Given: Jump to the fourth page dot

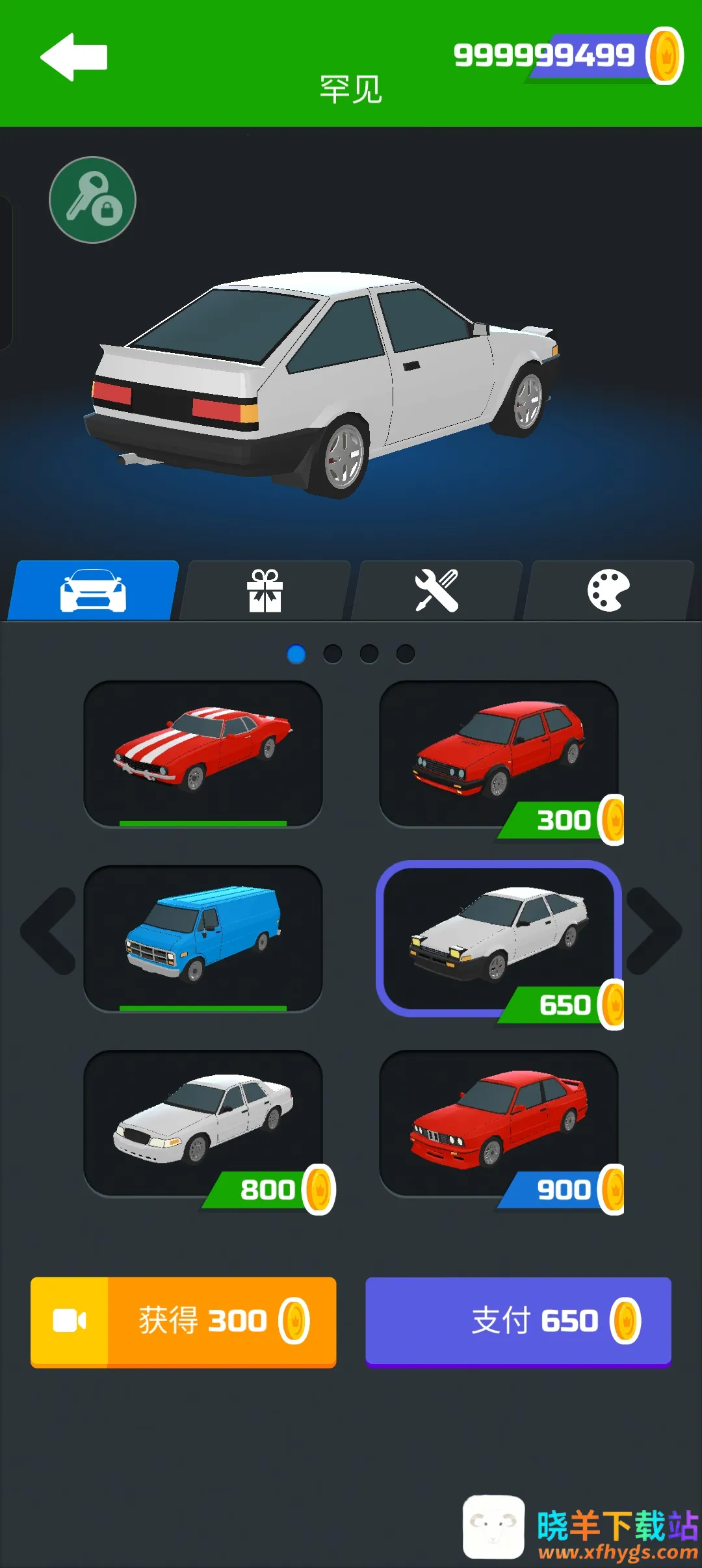Looking at the screenshot, I should tap(406, 653).
